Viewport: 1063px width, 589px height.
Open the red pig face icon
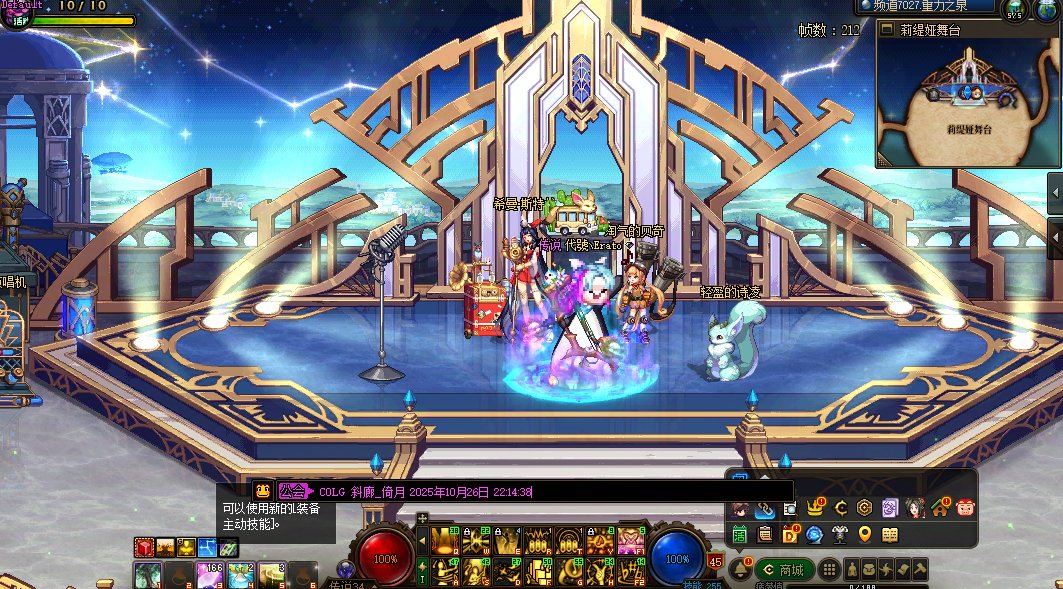click(965, 508)
